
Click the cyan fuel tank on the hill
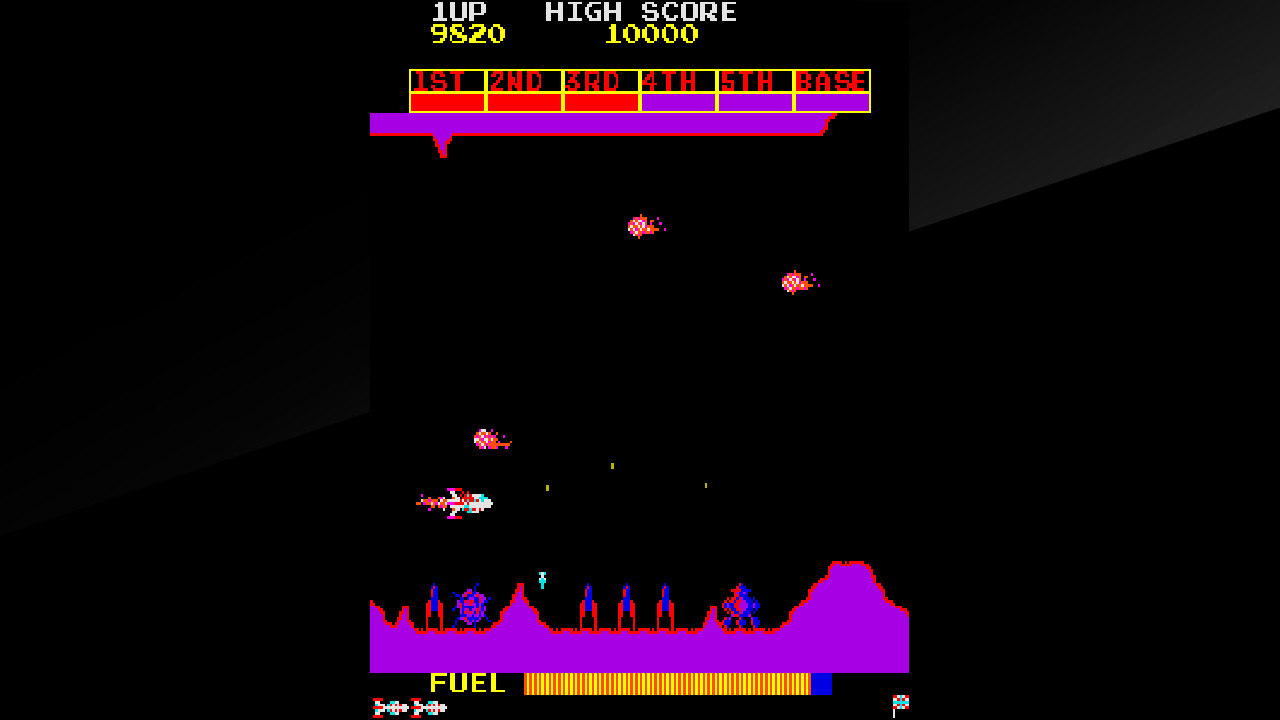tap(540, 578)
